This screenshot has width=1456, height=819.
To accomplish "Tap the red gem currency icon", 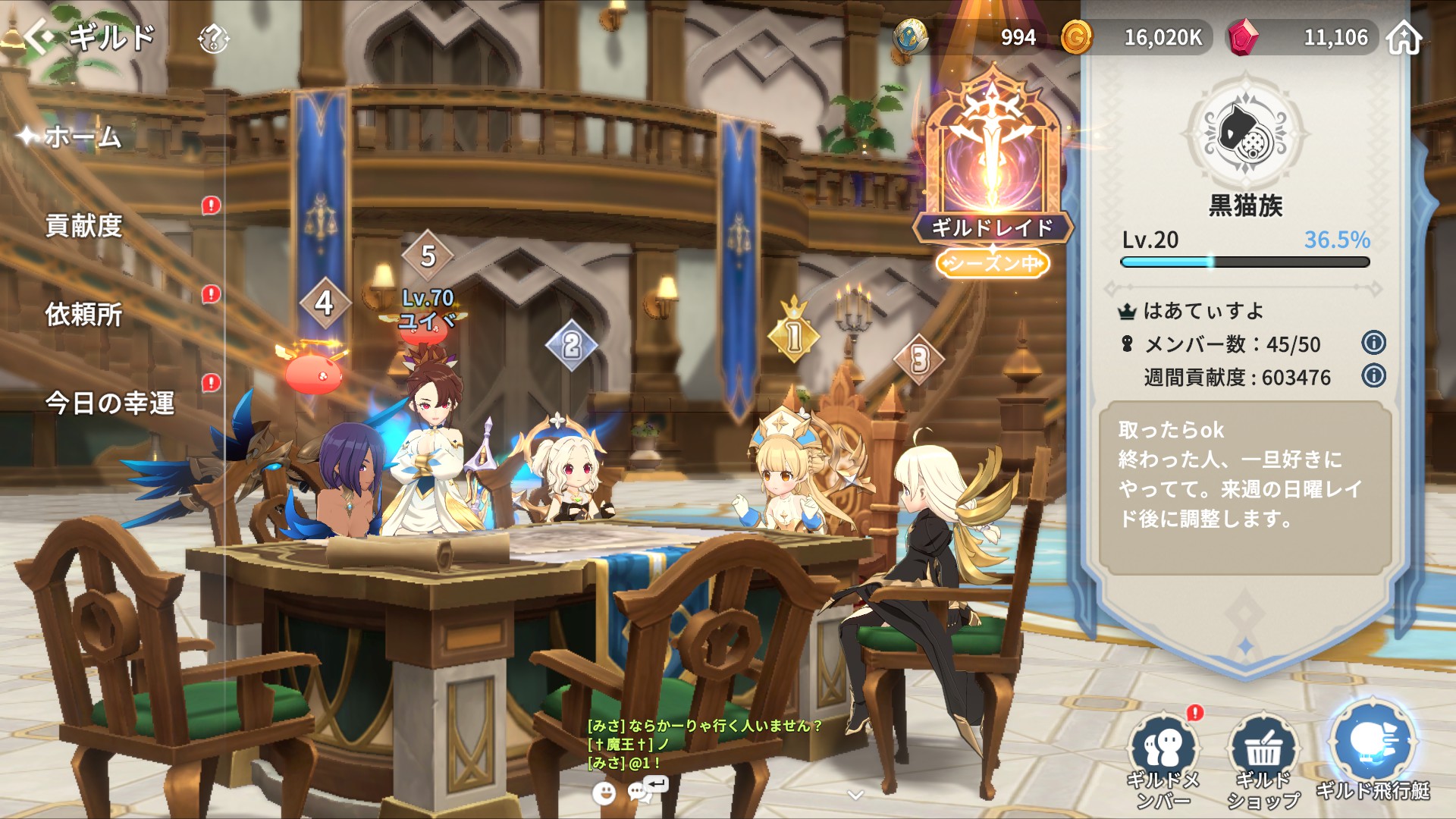I will click(1242, 38).
